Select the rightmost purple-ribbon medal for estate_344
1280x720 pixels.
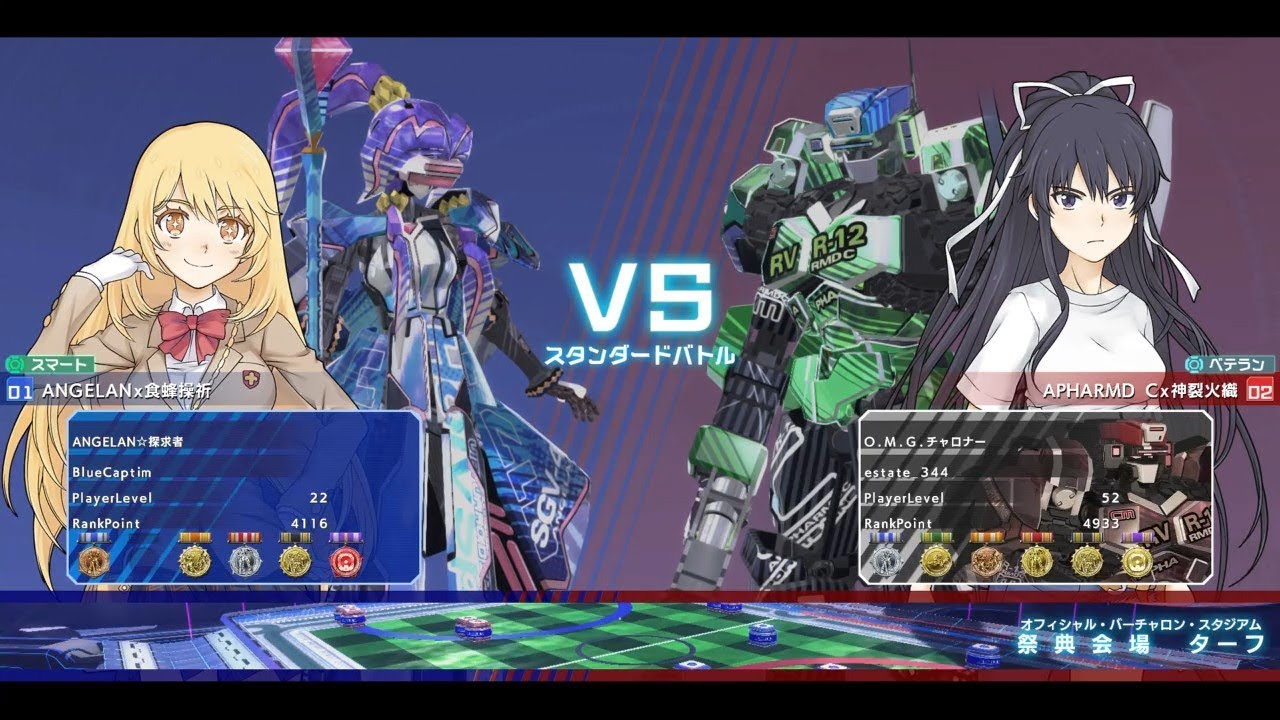pyautogui.click(x=1137, y=560)
